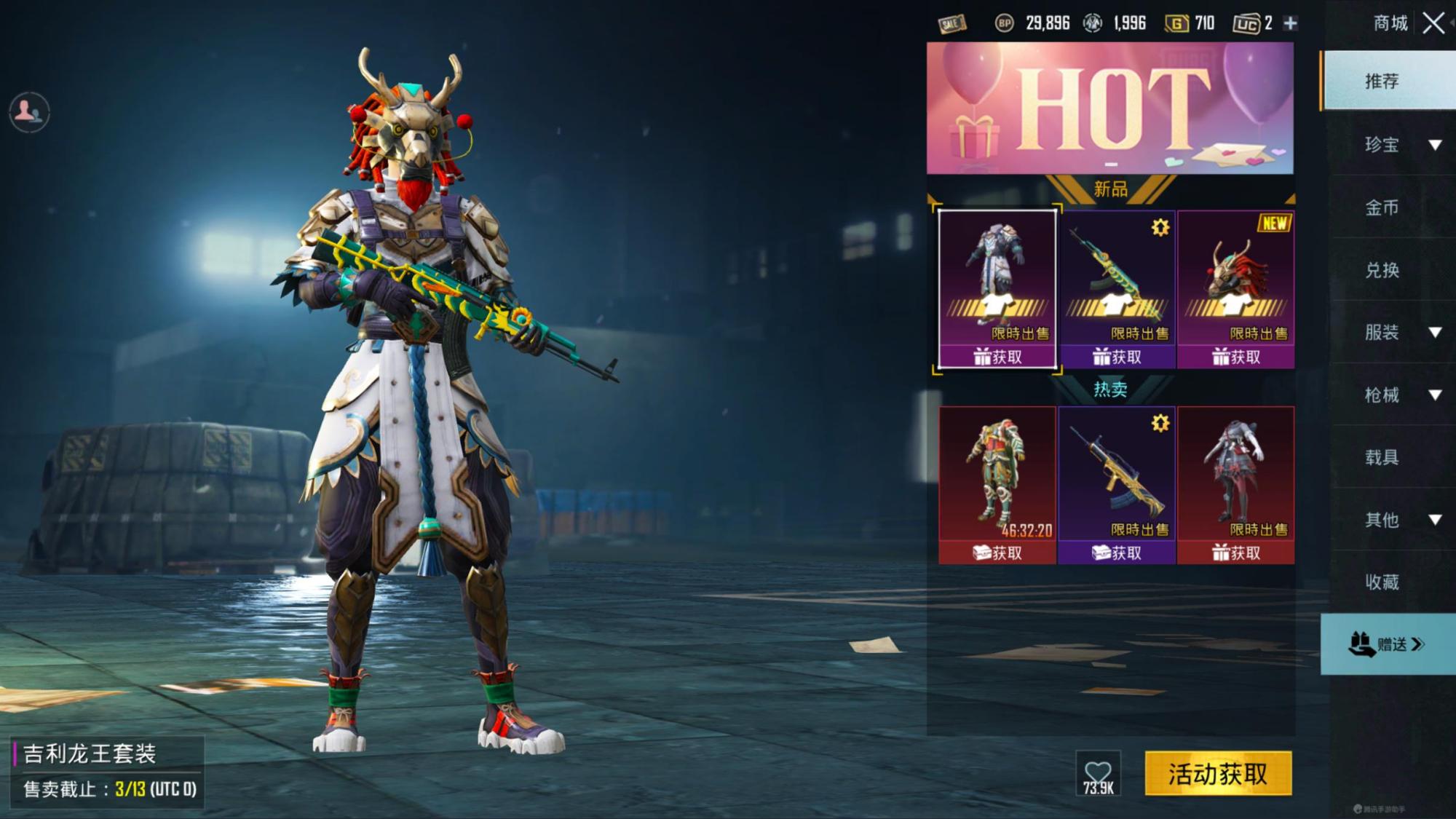Open the HOT promotional banner
The image size is (1456, 819).
(x=1109, y=108)
